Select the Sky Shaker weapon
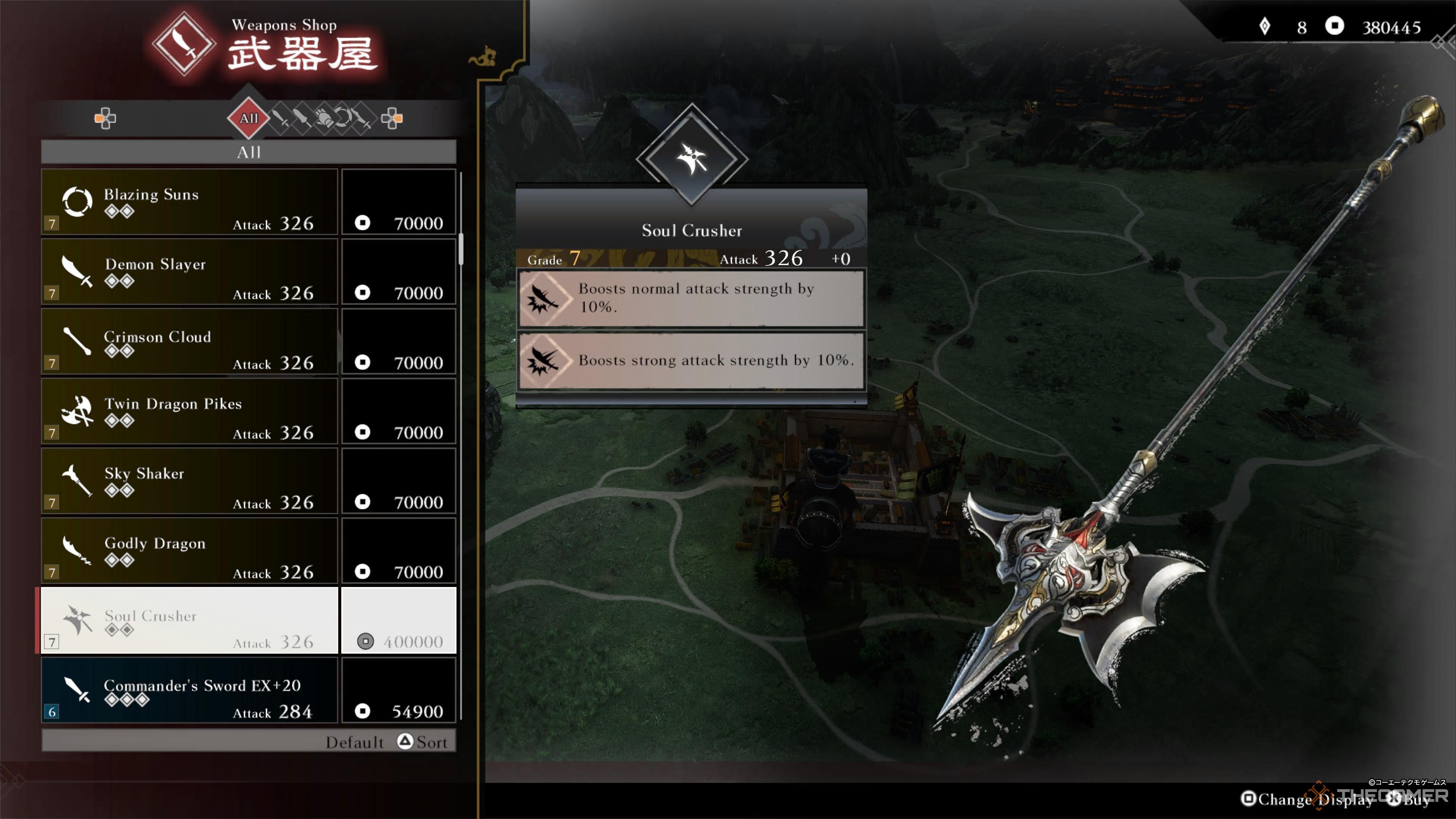The width and height of the screenshot is (1456, 819). (x=190, y=481)
